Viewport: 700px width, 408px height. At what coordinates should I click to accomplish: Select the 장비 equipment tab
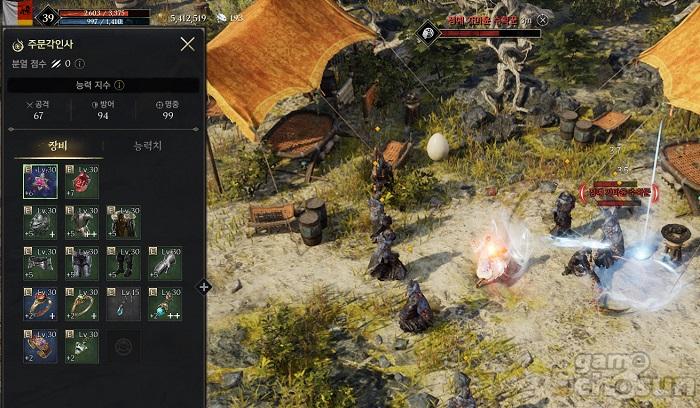pos(58,146)
